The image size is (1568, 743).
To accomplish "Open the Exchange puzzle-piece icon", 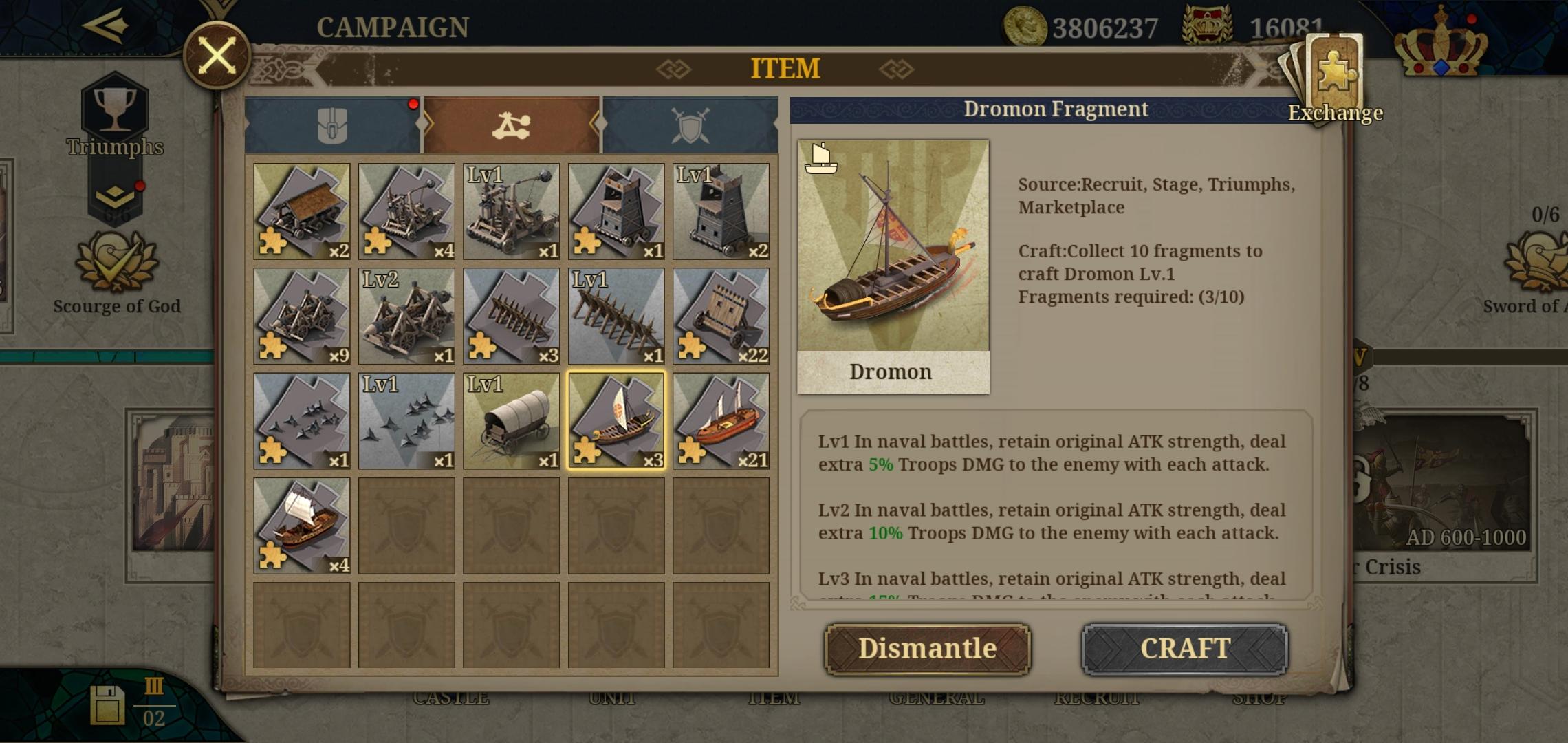I will click(x=1334, y=69).
